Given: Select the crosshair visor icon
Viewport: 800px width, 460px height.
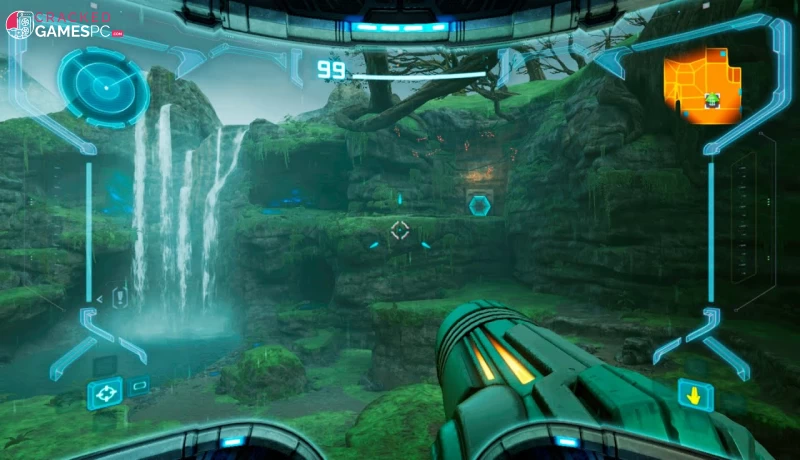Looking at the screenshot, I should tap(104, 392).
